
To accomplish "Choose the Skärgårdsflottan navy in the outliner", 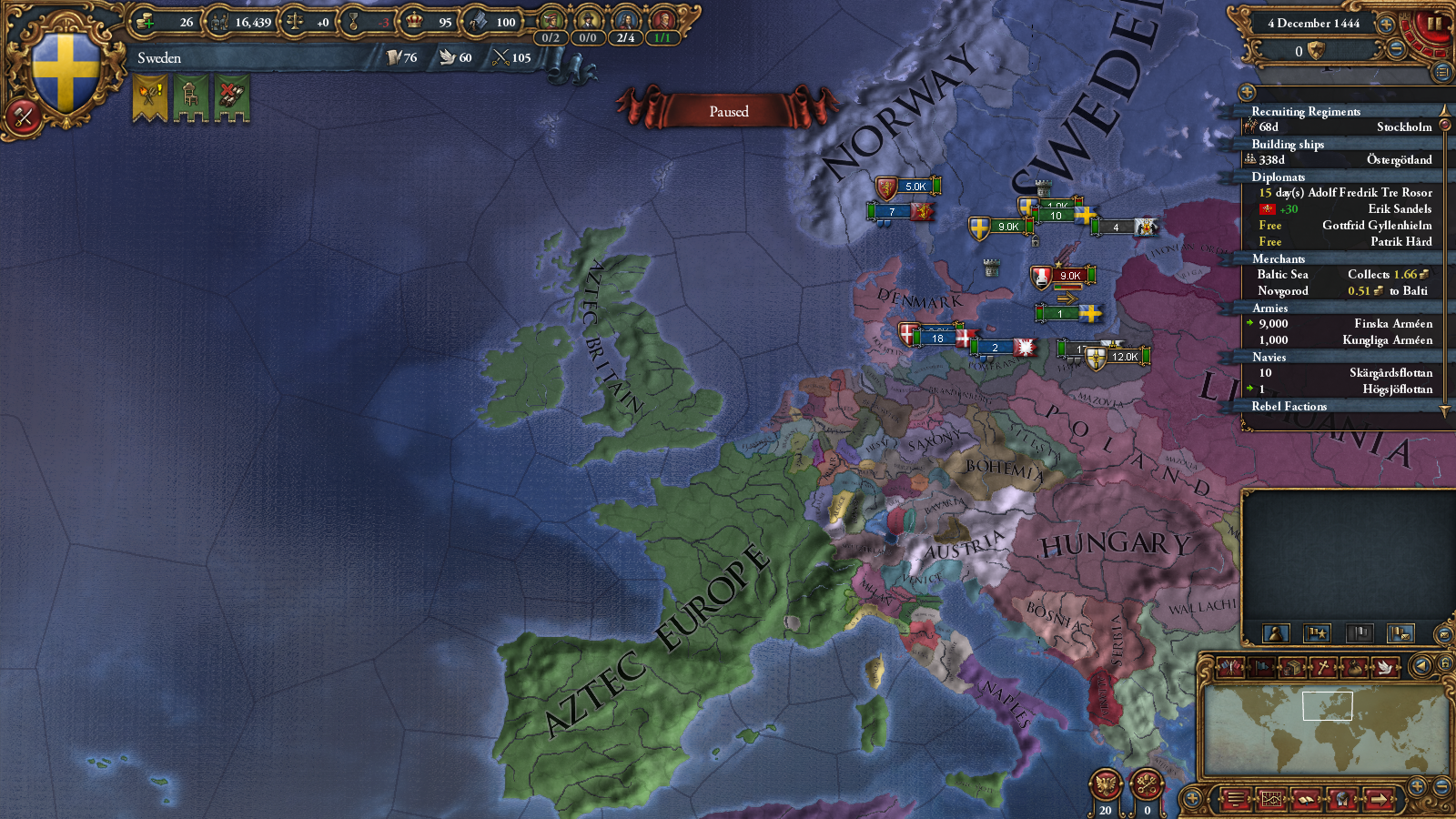I will point(1345,373).
